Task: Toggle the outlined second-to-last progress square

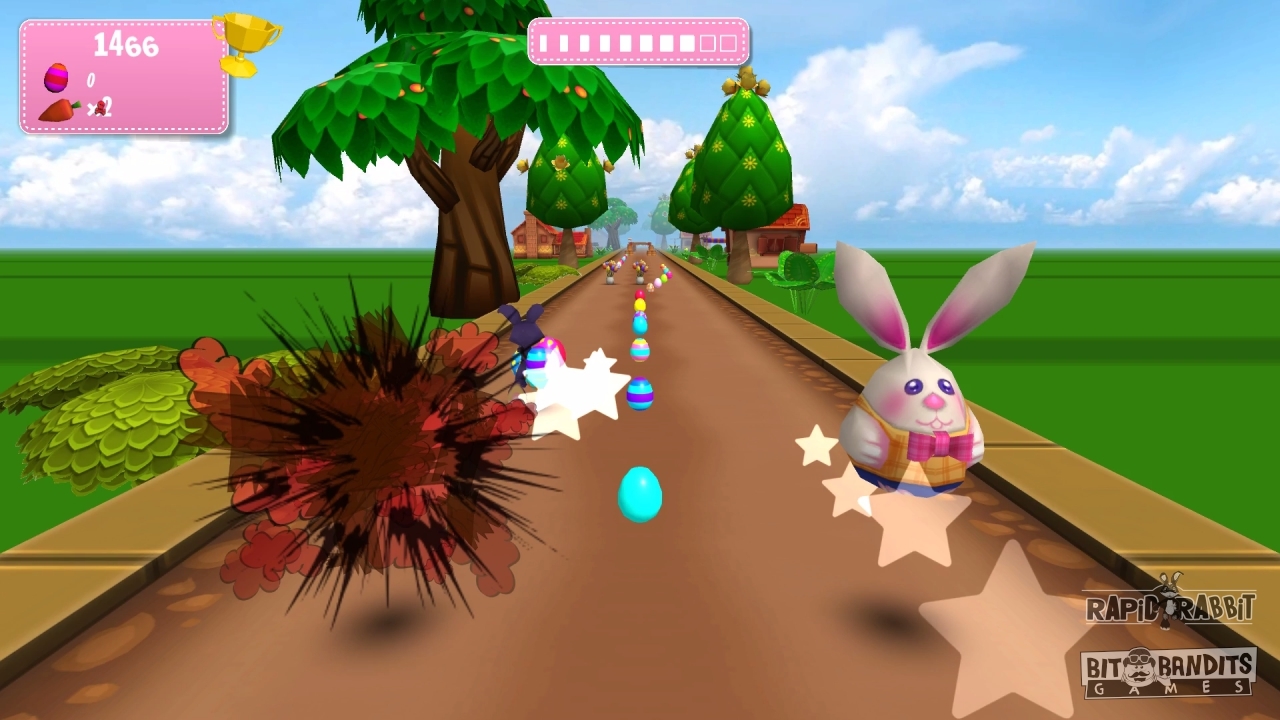Action: coord(707,43)
